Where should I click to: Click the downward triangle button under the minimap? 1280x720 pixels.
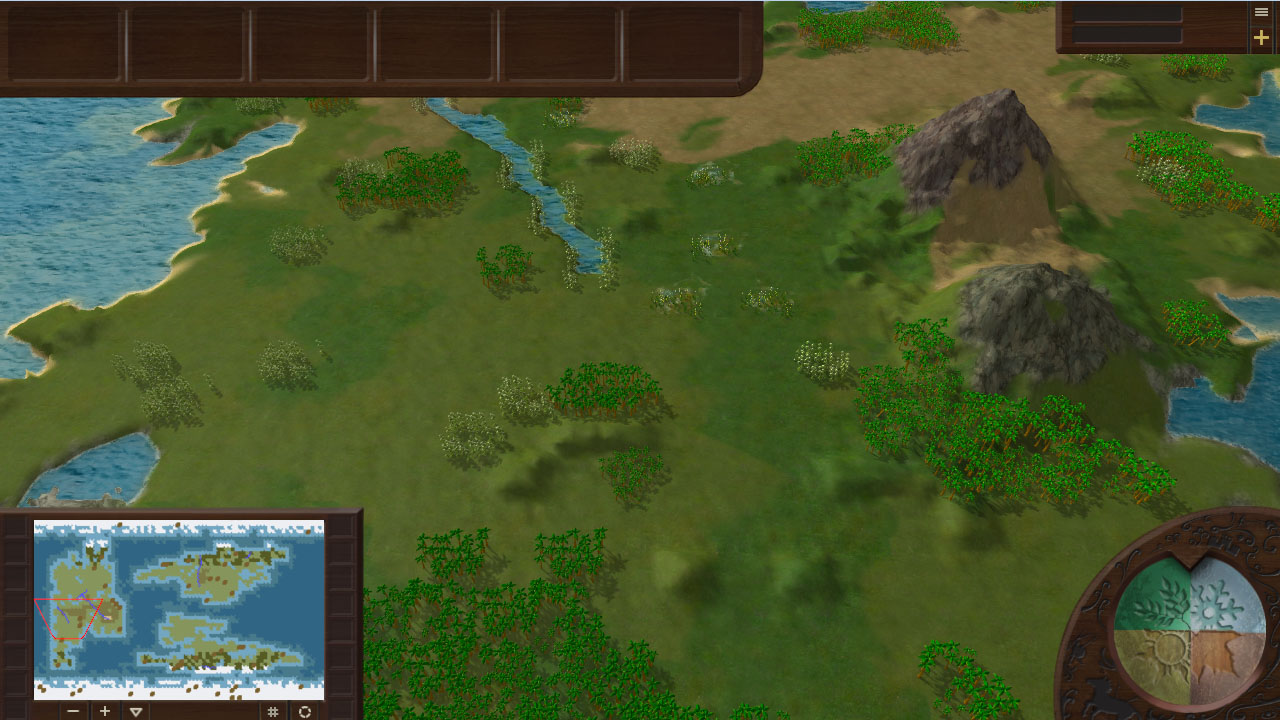(136, 711)
